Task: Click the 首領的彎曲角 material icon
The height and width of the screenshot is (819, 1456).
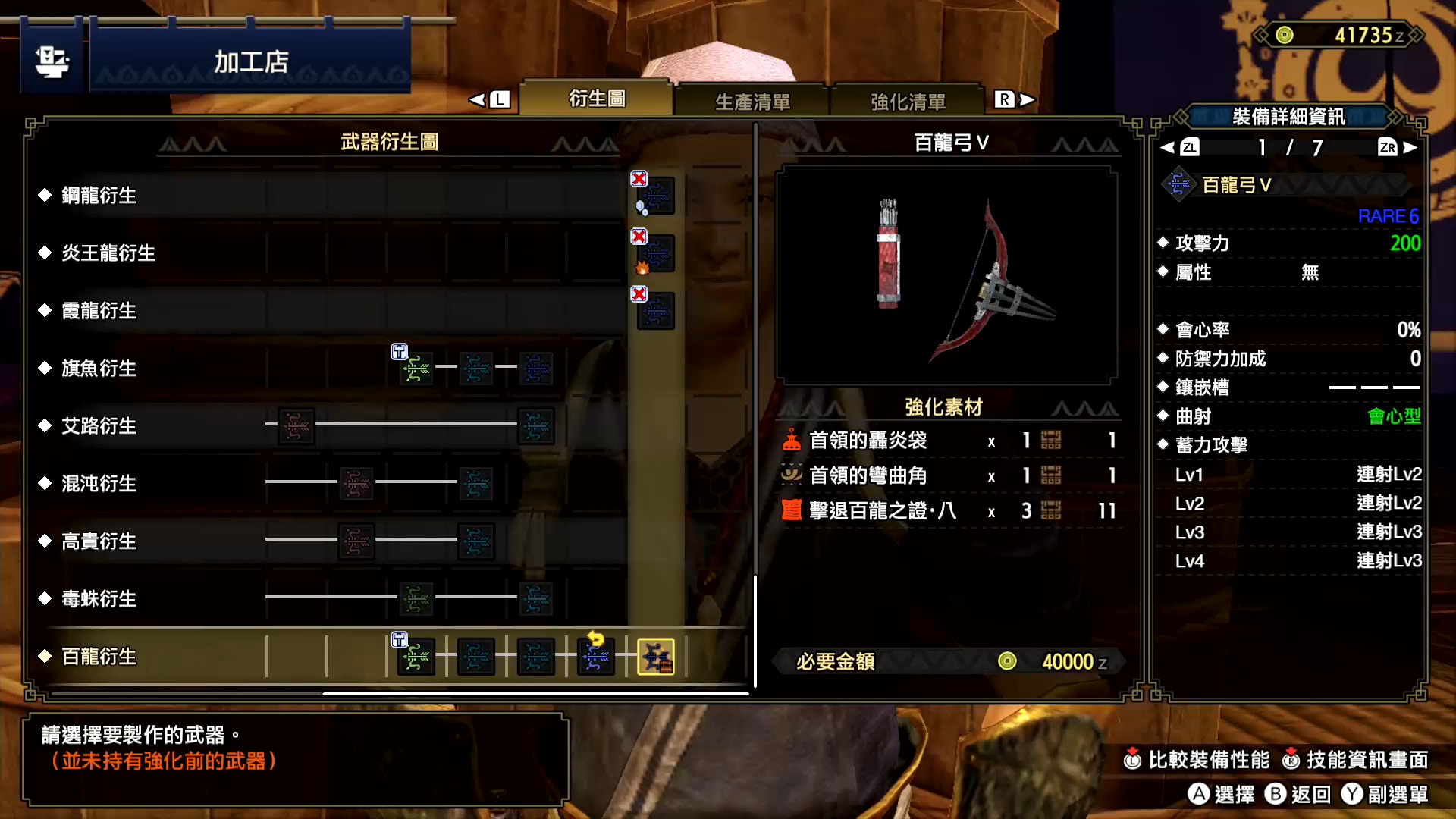Action: point(792,475)
